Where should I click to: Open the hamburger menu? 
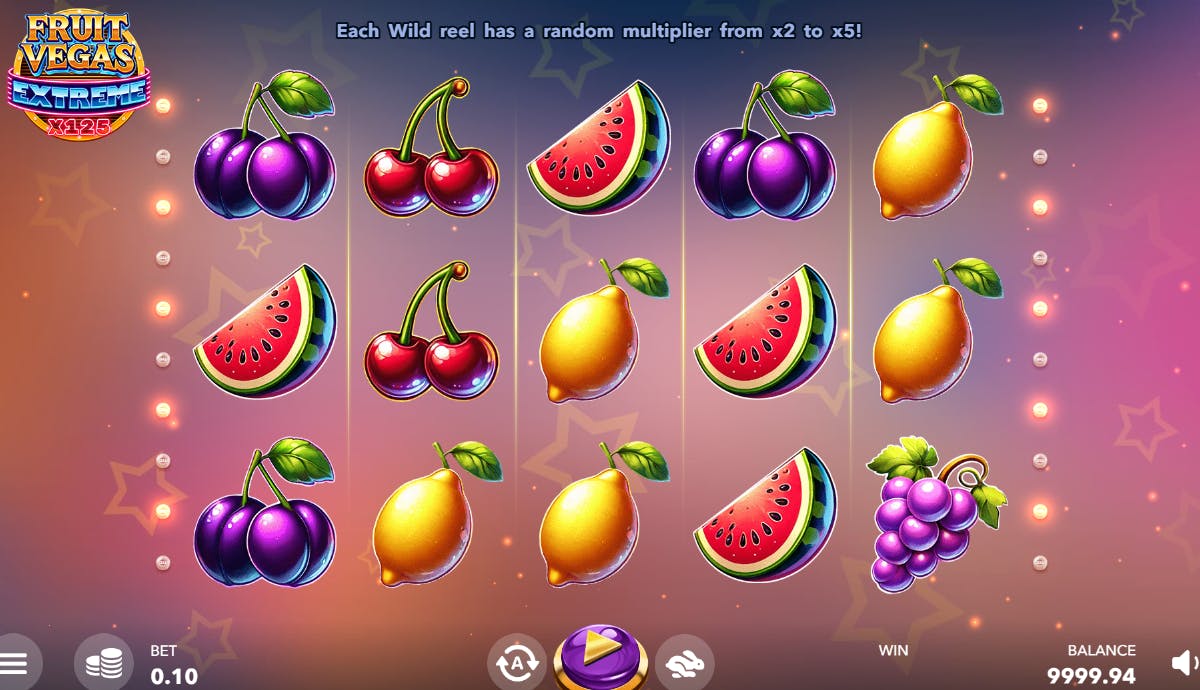point(14,662)
